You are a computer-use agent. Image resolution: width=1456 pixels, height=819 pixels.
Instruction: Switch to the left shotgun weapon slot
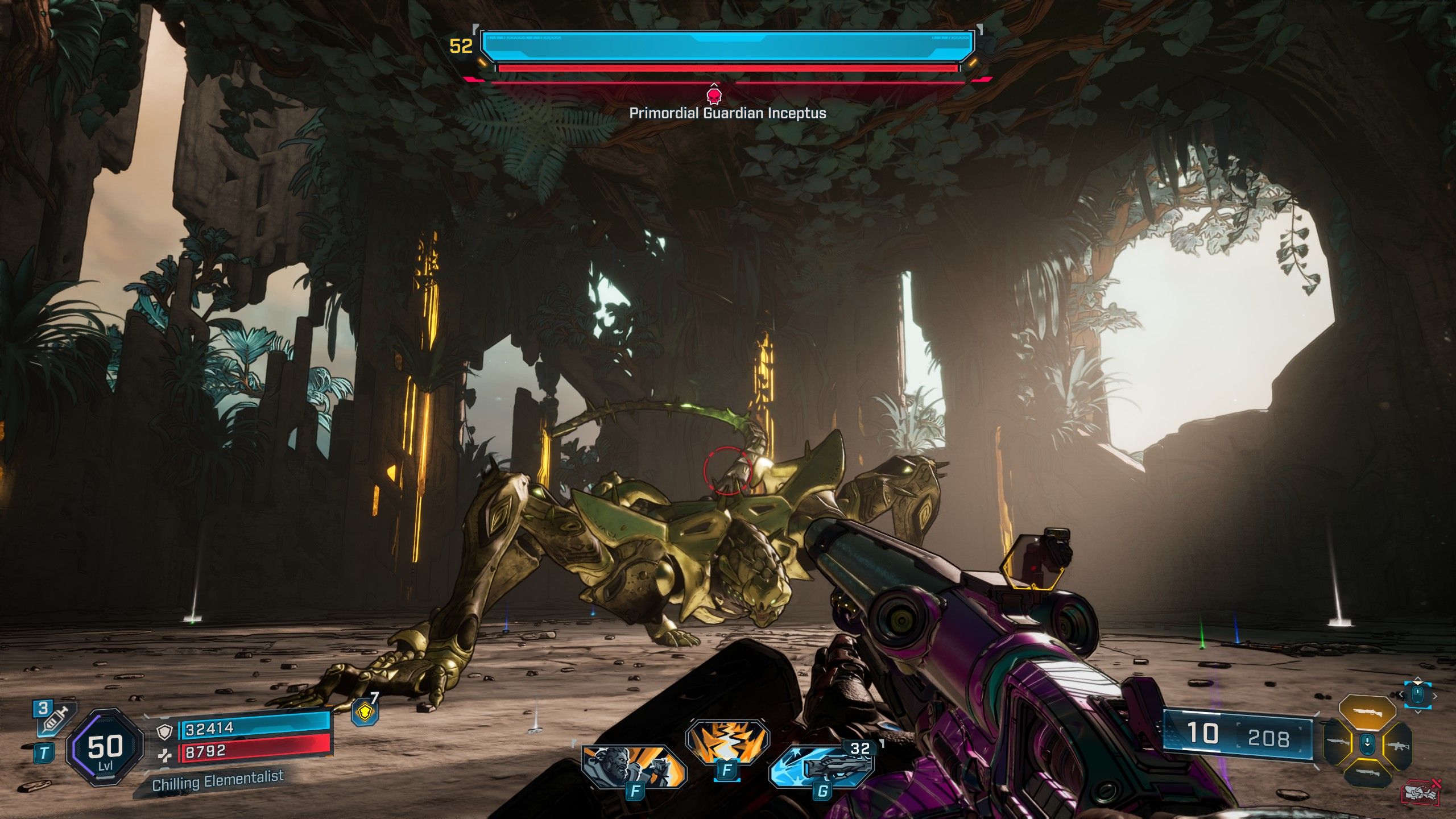point(1338,743)
